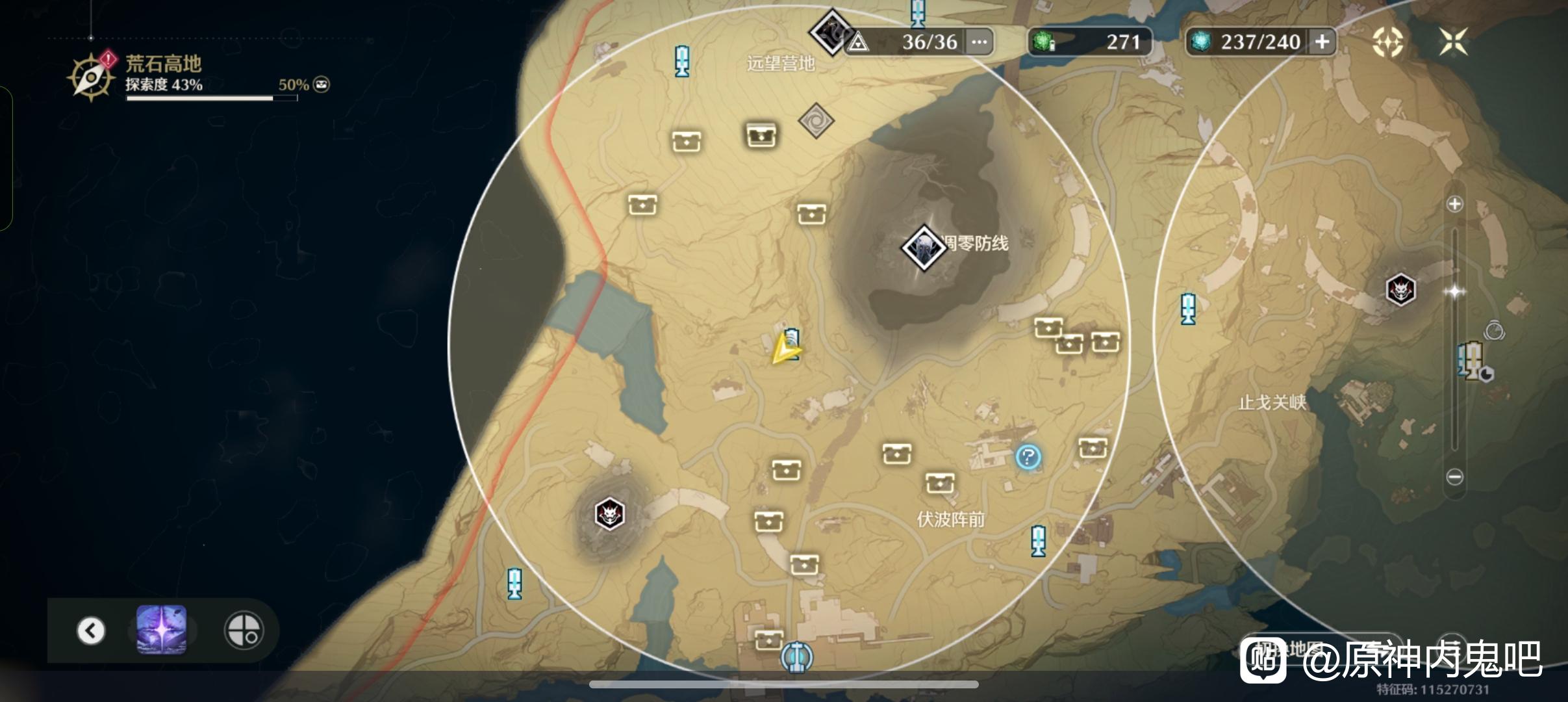Image resolution: width=1568 pixels, height=702 pixels.
Task: Click the back arrow in the bottom-left panel
Action: [91, 630]
